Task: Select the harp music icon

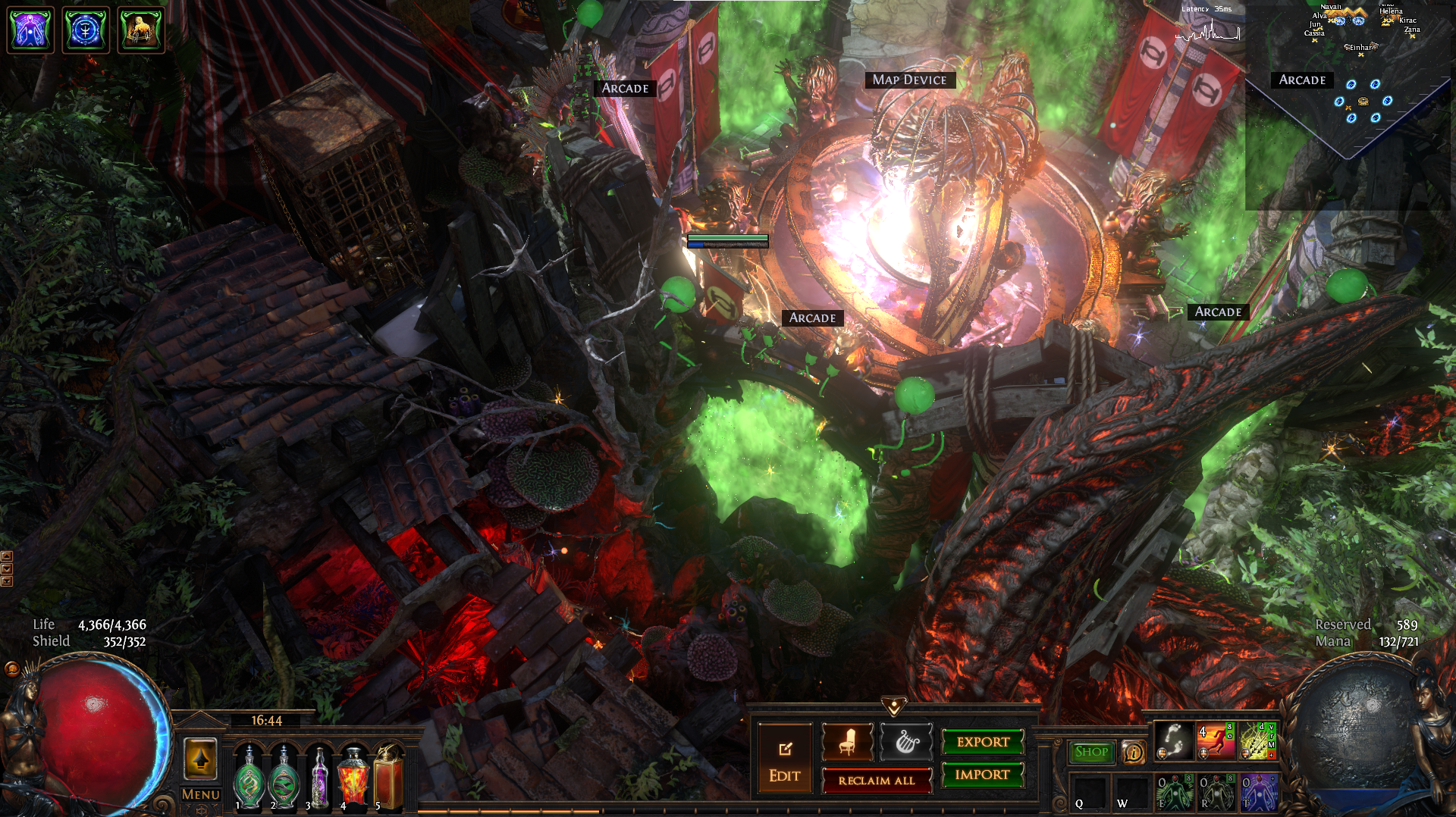Action: [x=906, y=742]
